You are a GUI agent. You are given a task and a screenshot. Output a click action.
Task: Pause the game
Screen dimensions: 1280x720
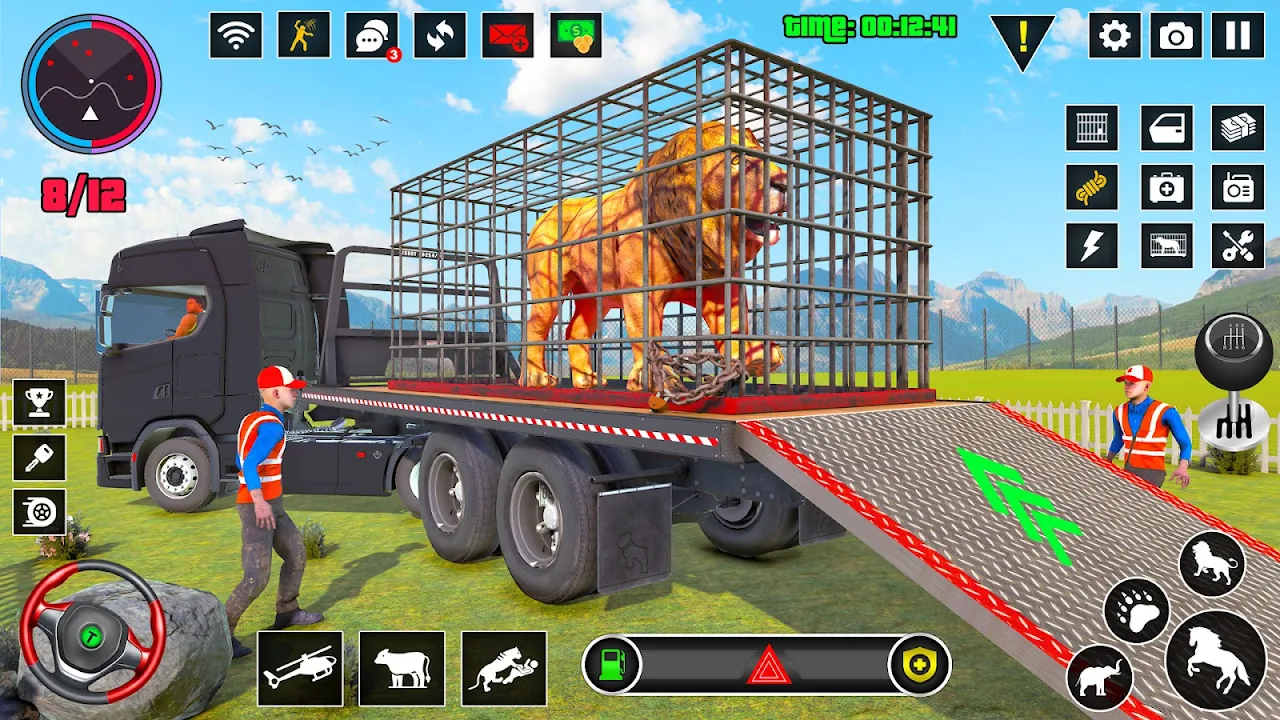coord(1238,36)
